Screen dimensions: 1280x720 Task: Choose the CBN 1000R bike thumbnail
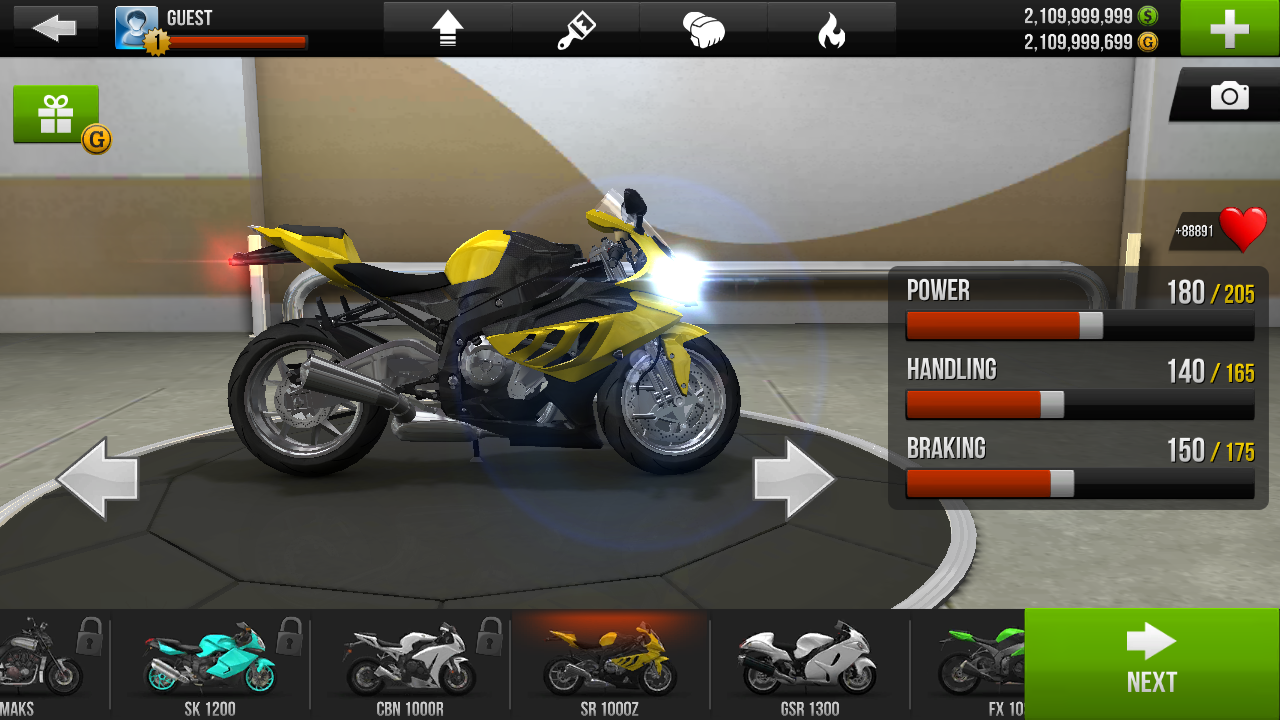[410, 662]
